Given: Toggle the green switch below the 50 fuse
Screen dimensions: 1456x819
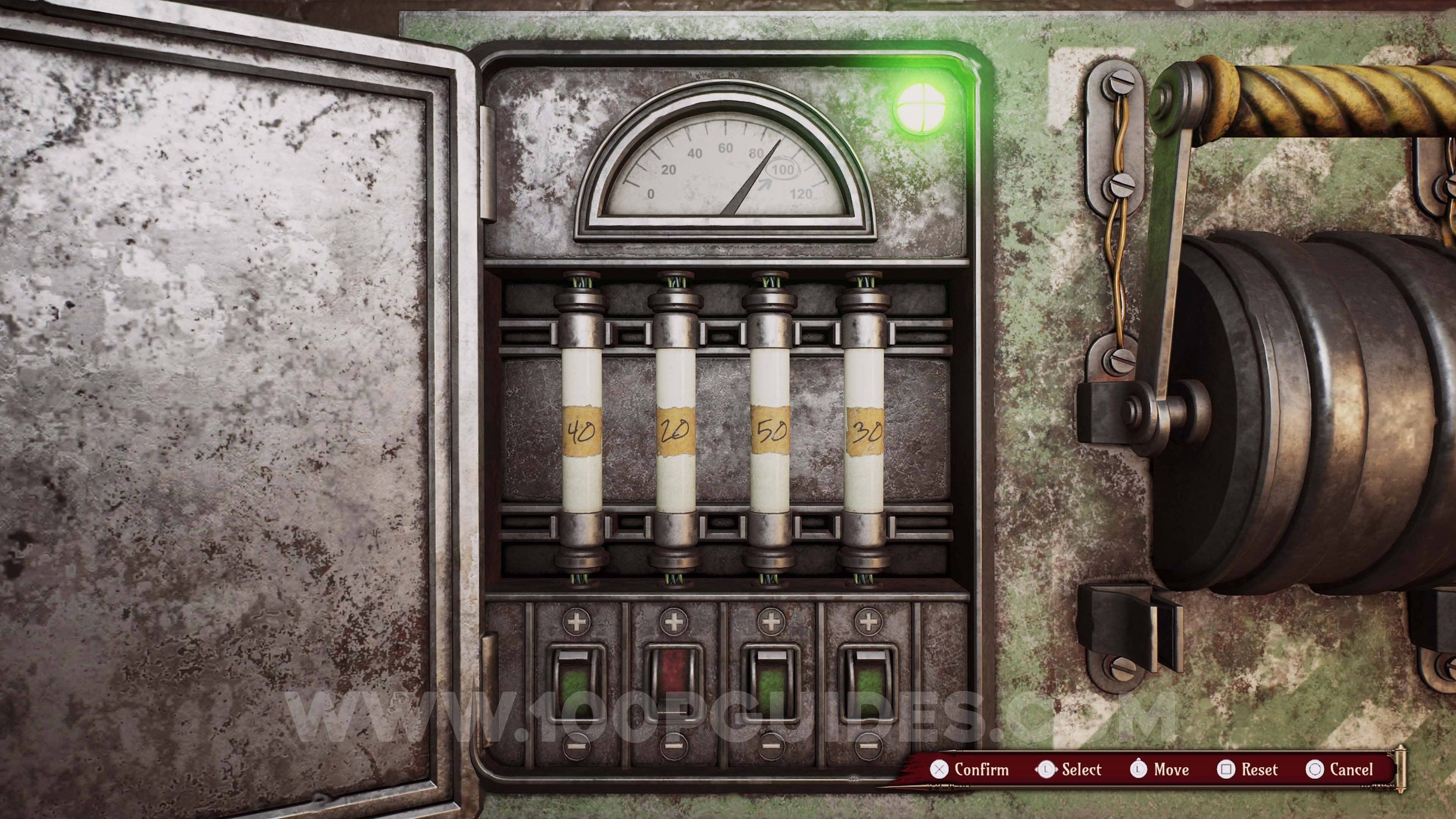Looking at the screenshot, I should [771, 683].
